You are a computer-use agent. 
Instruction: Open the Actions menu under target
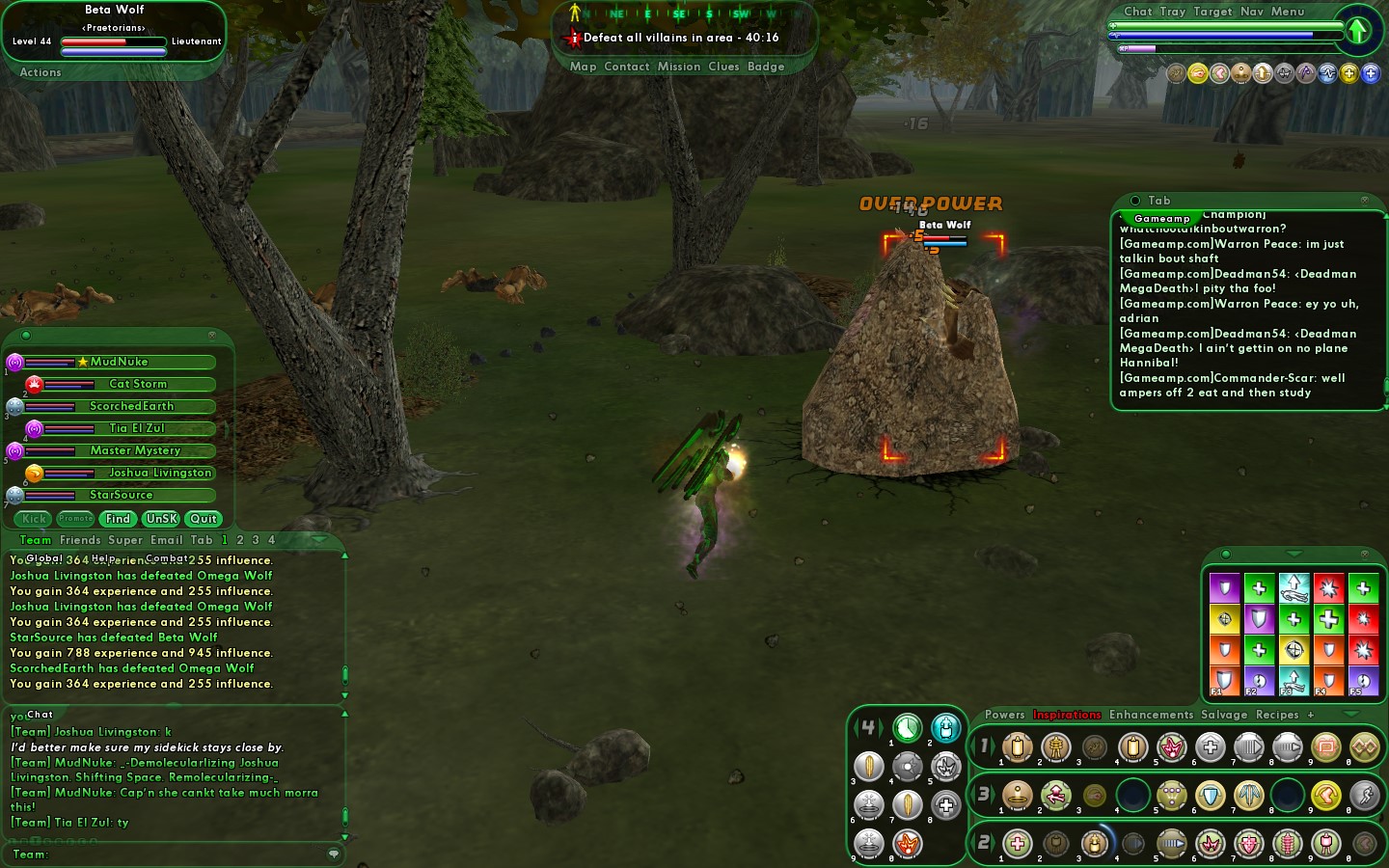pos(41,72)
